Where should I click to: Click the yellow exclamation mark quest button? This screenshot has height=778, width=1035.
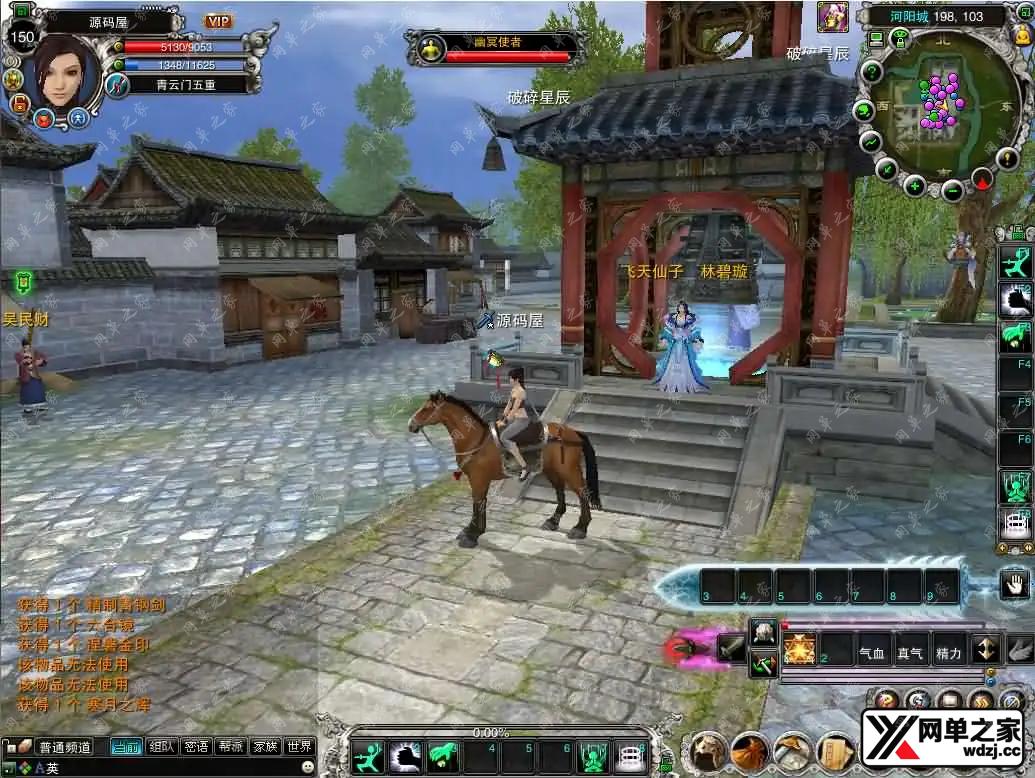click(x=1009, y=157)
